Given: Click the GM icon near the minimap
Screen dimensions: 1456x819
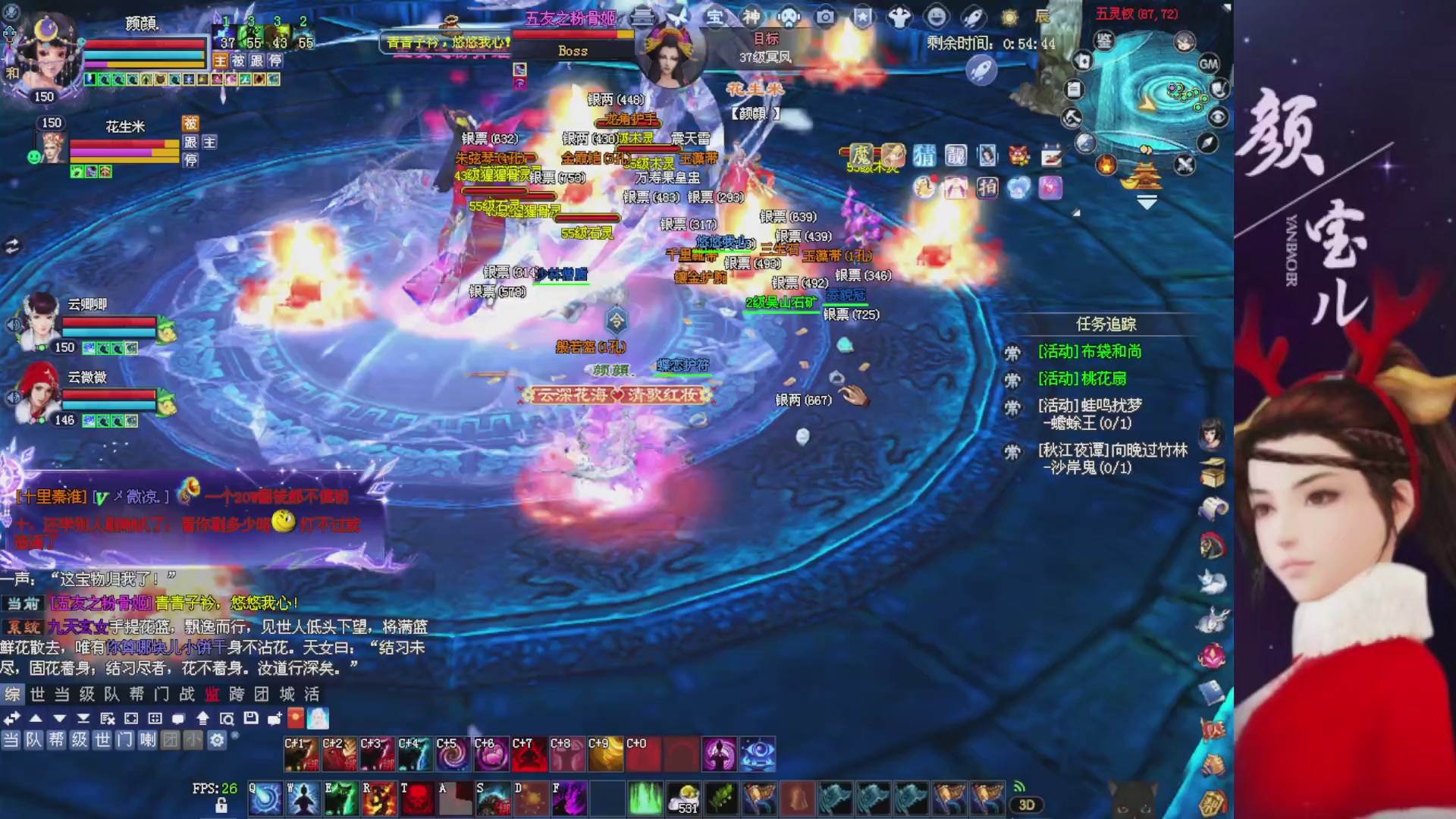Looking at the screenshot, I should pyautogui.click(x=1209, y=64).
